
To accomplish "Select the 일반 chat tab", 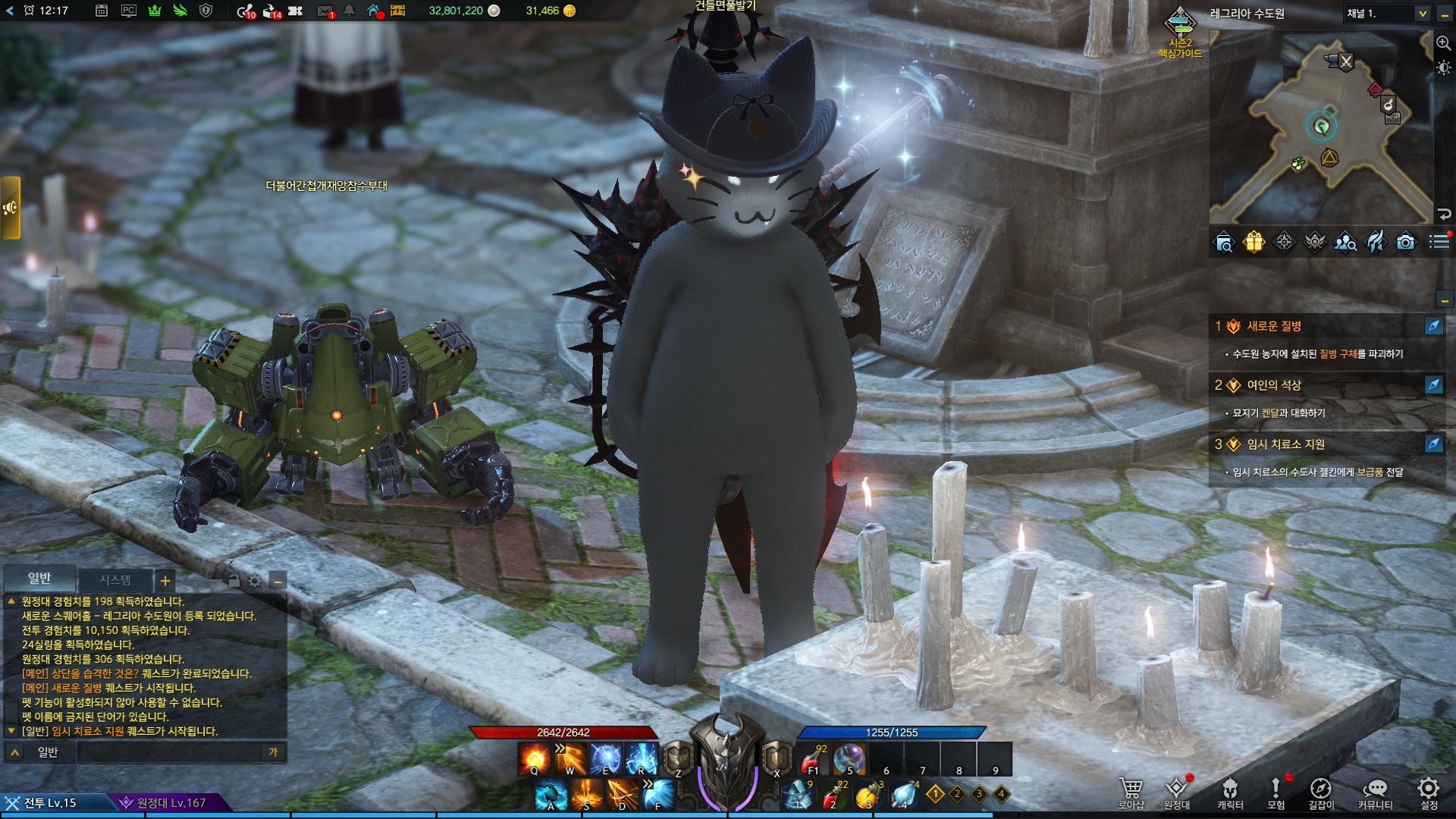I will click(39, 579).
